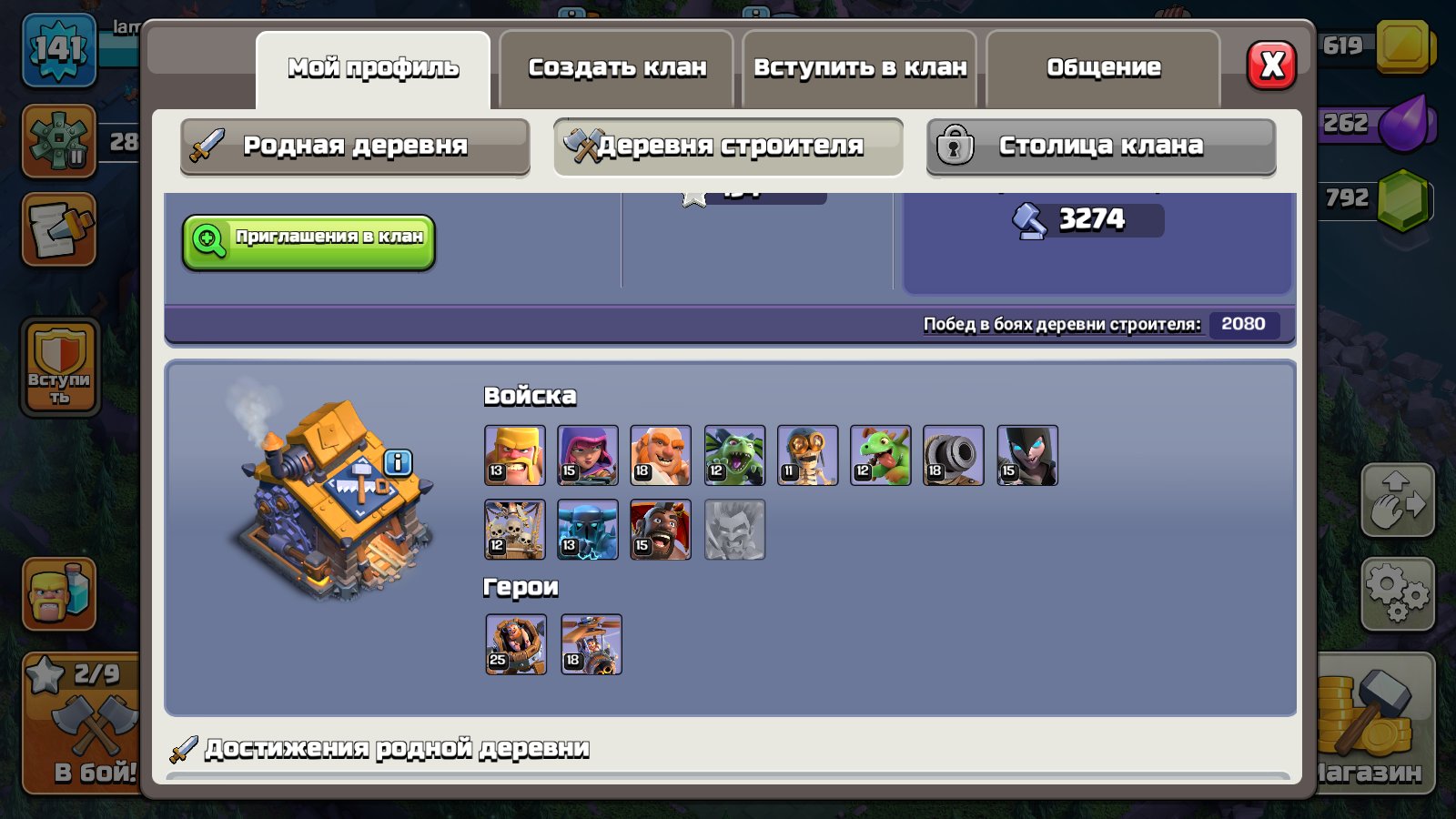Screen dimensions: 1456x819
Task: Select the Cannon Cart troop icon
Action: tap(954, 455)
